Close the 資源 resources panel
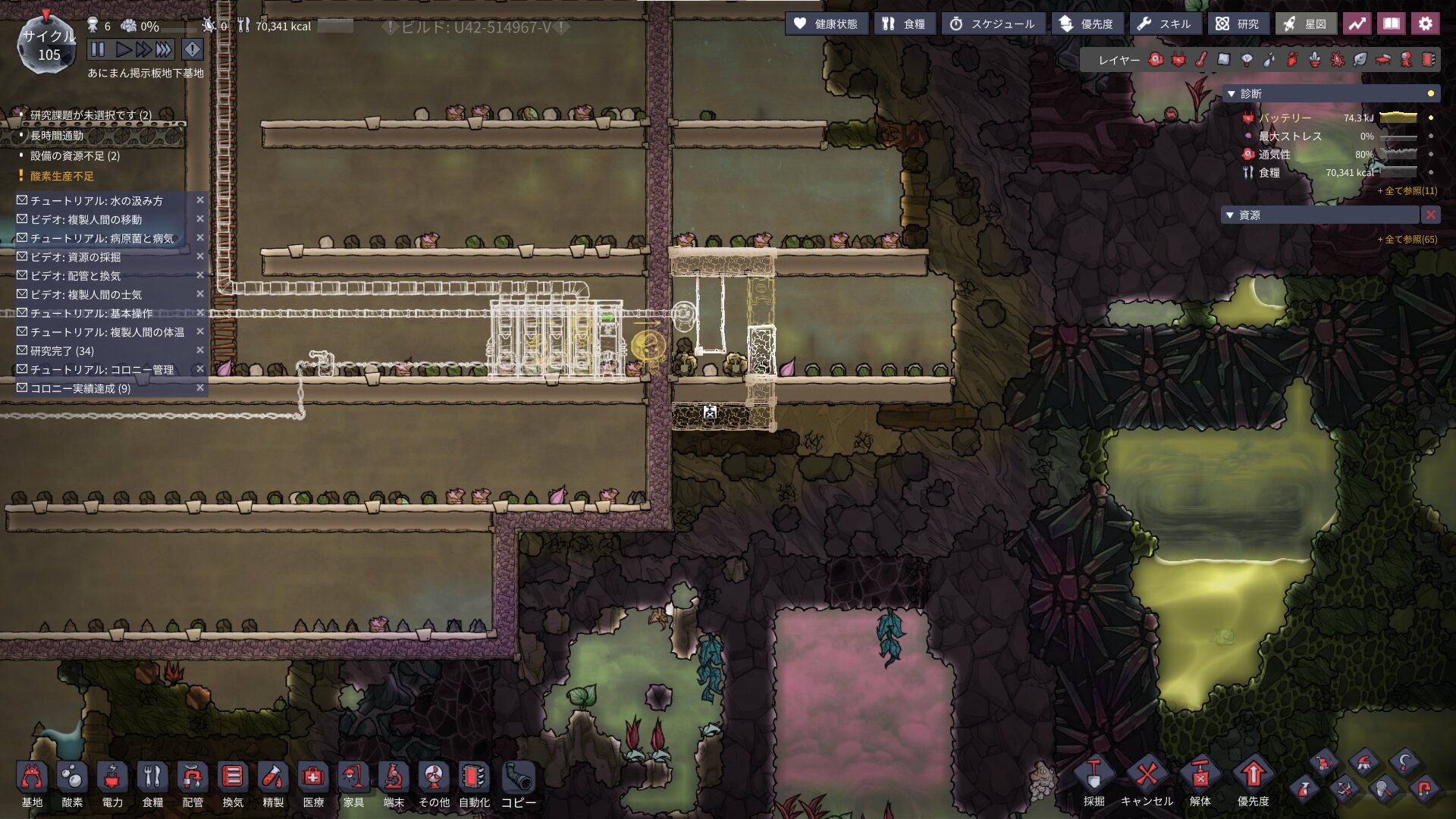The width and height of the screenshot is (1456, 819). pos(1430,215)
